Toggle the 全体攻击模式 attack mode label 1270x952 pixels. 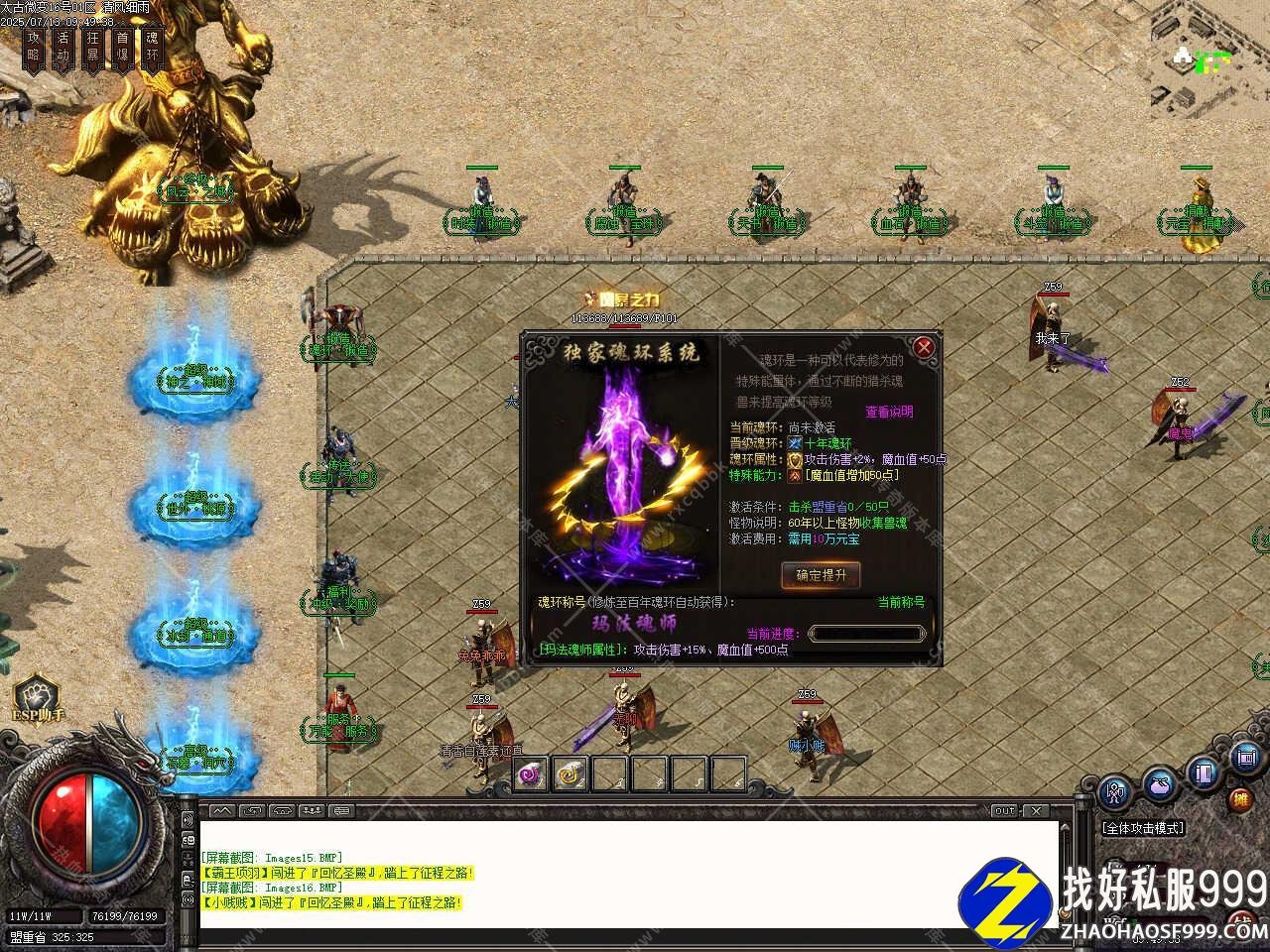coord(1143,828)
